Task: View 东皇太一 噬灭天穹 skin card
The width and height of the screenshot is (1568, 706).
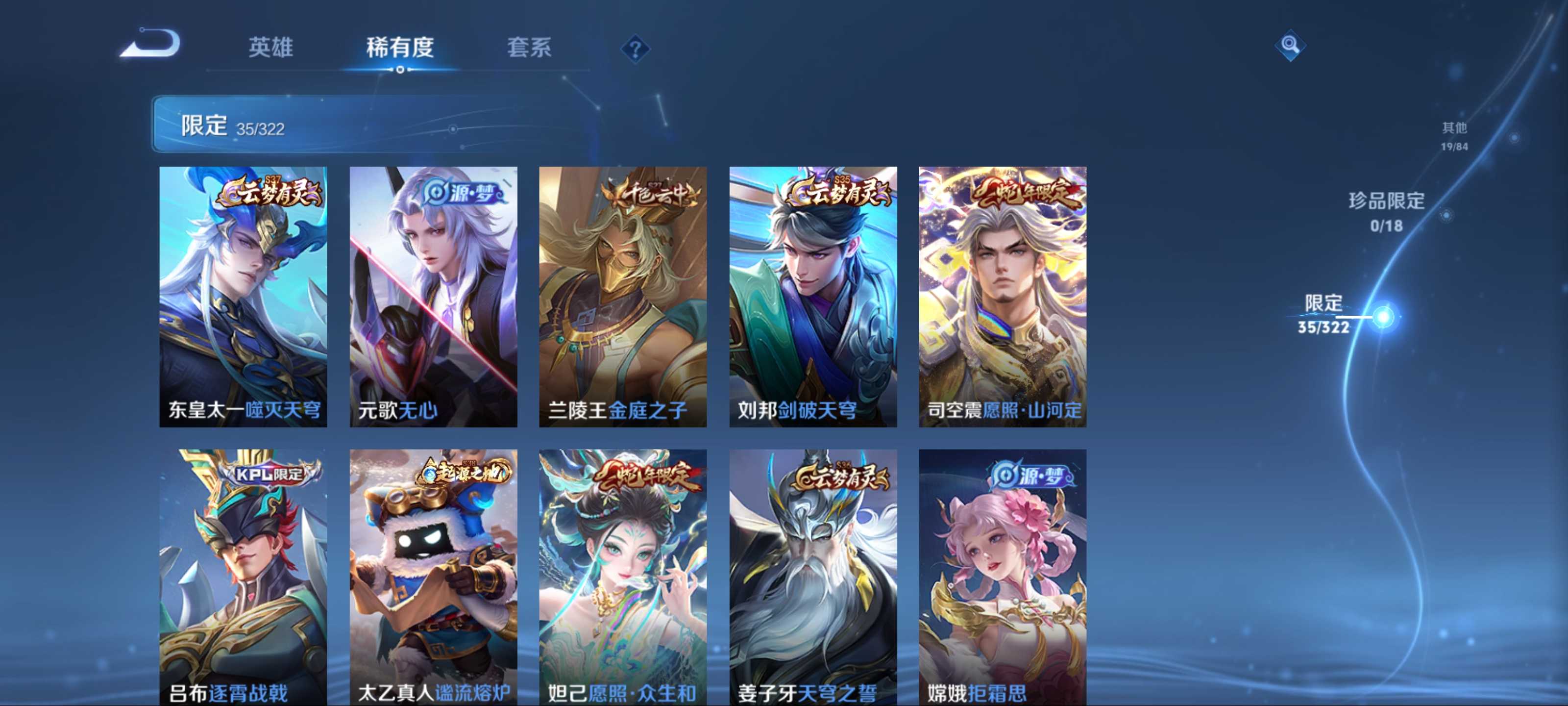Action: pos(243,297)
